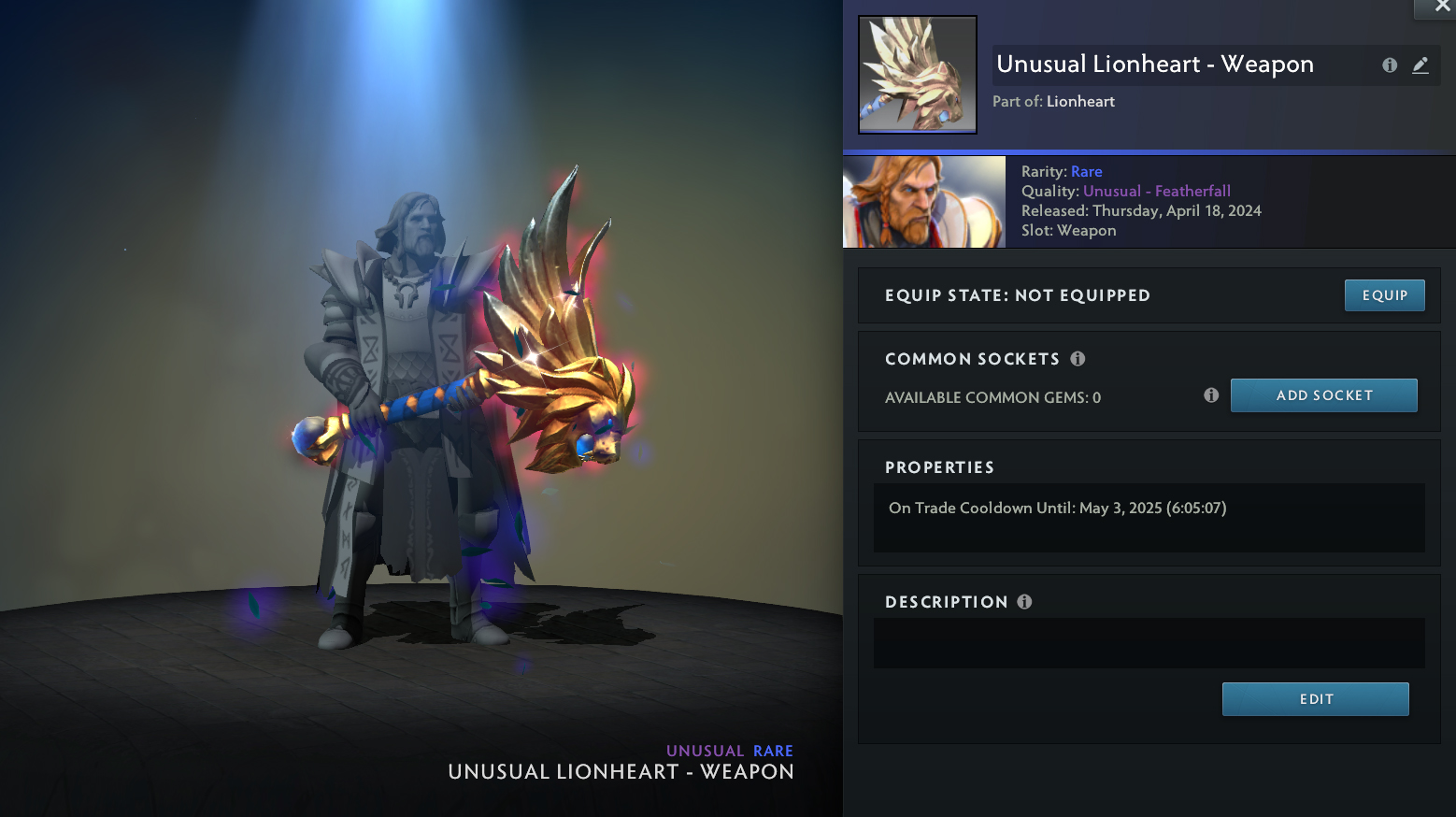Click the pencil rename icon

click(x=1420, y=65)
